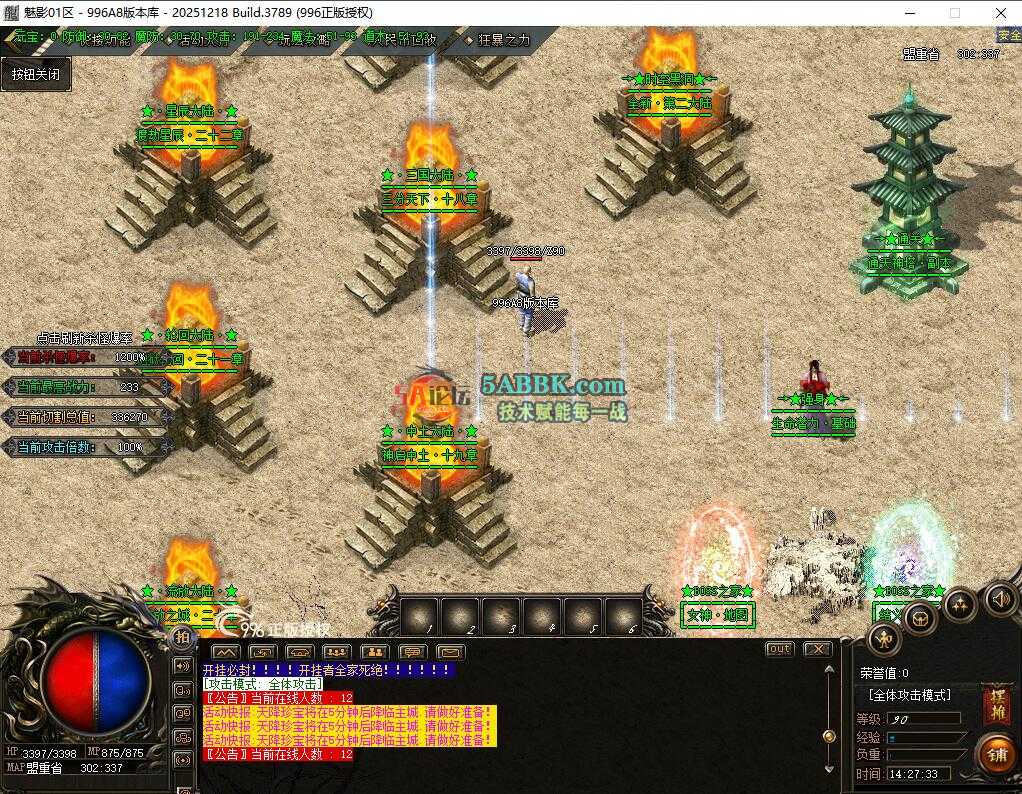Switch the 全体攻击模式 attack mode label

click(x=910, y=695)
